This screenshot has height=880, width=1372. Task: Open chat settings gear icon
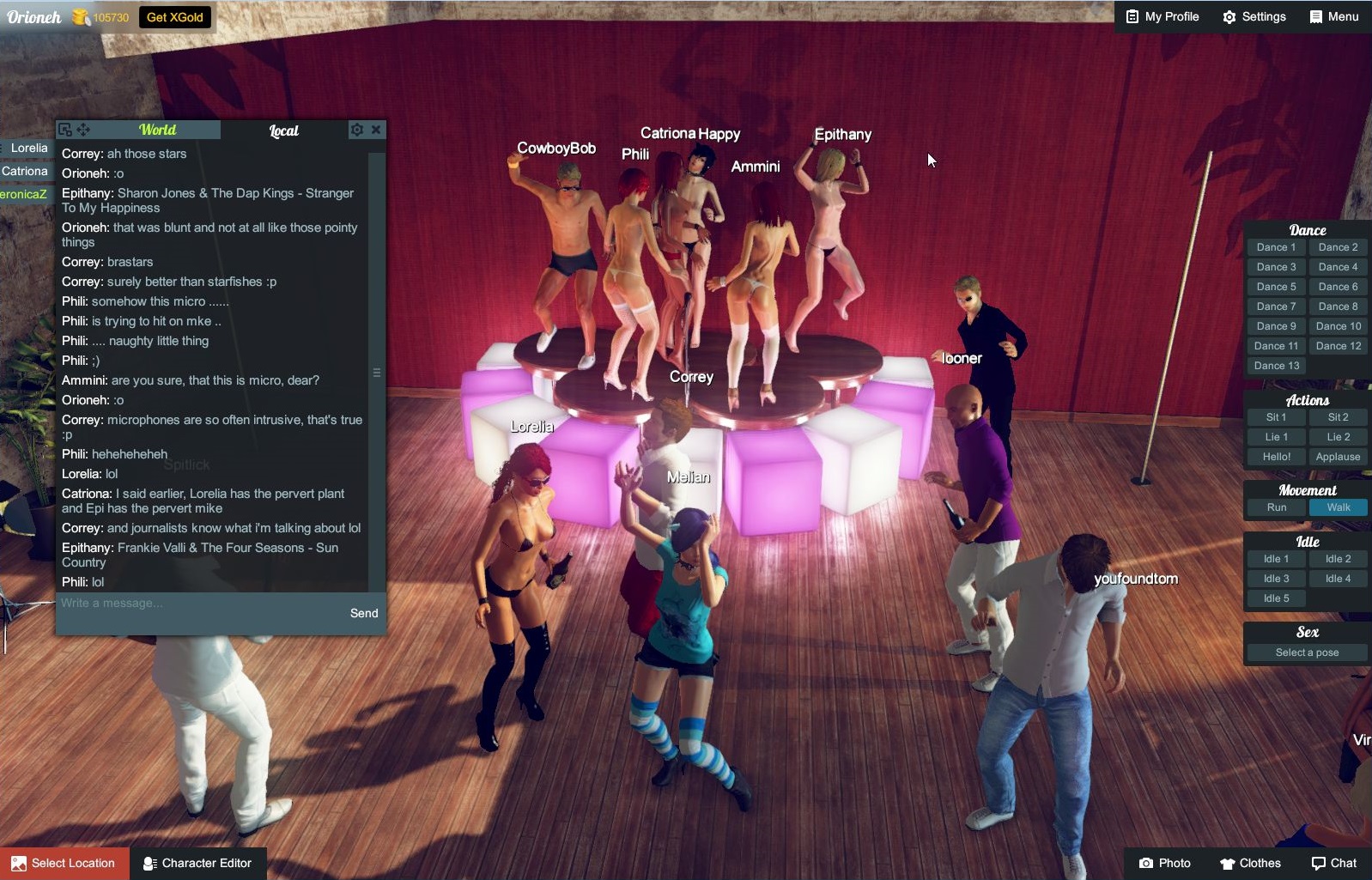[x=357, y=130]
